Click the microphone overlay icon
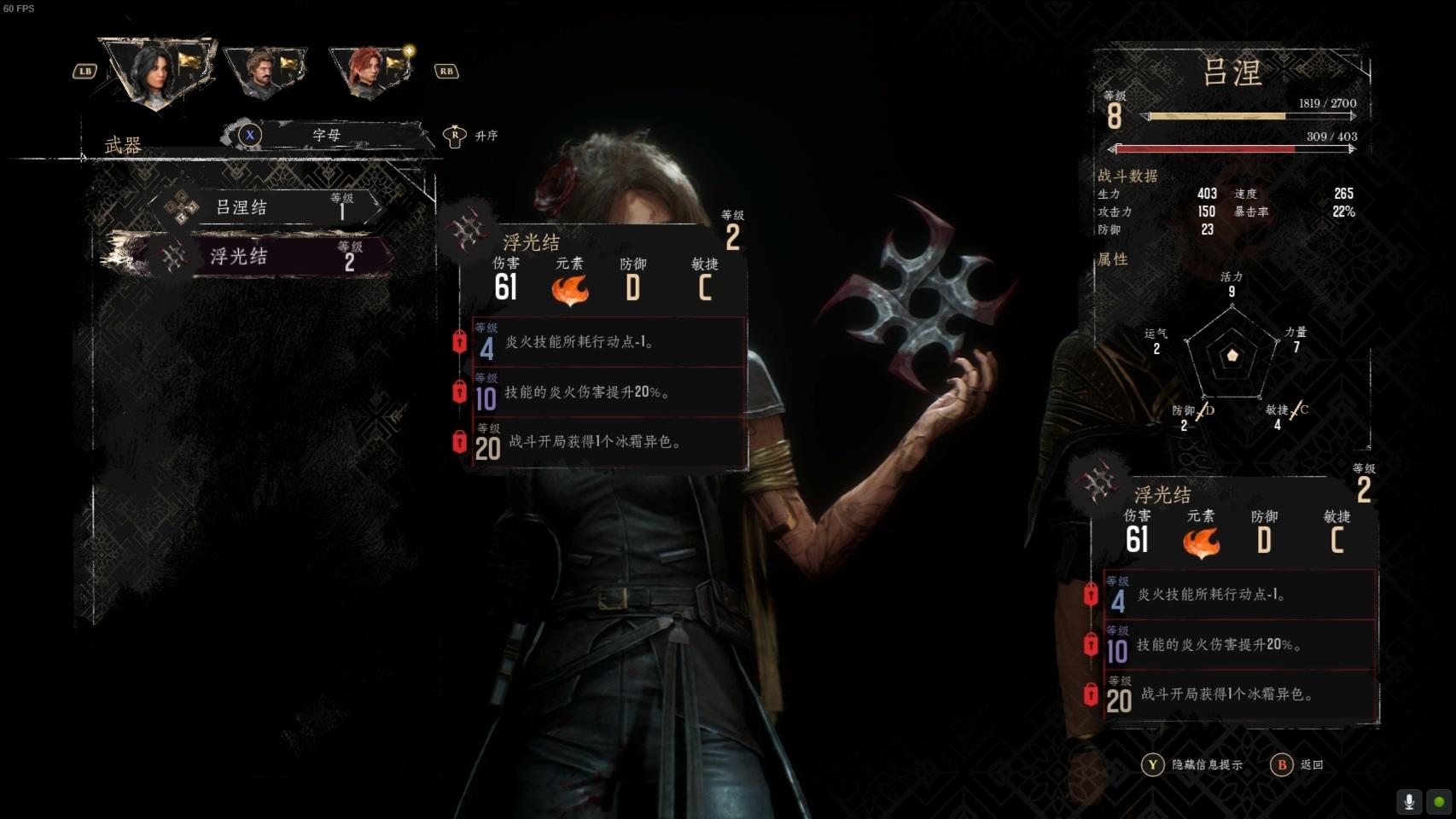1456x819 pixels. 1409,801
